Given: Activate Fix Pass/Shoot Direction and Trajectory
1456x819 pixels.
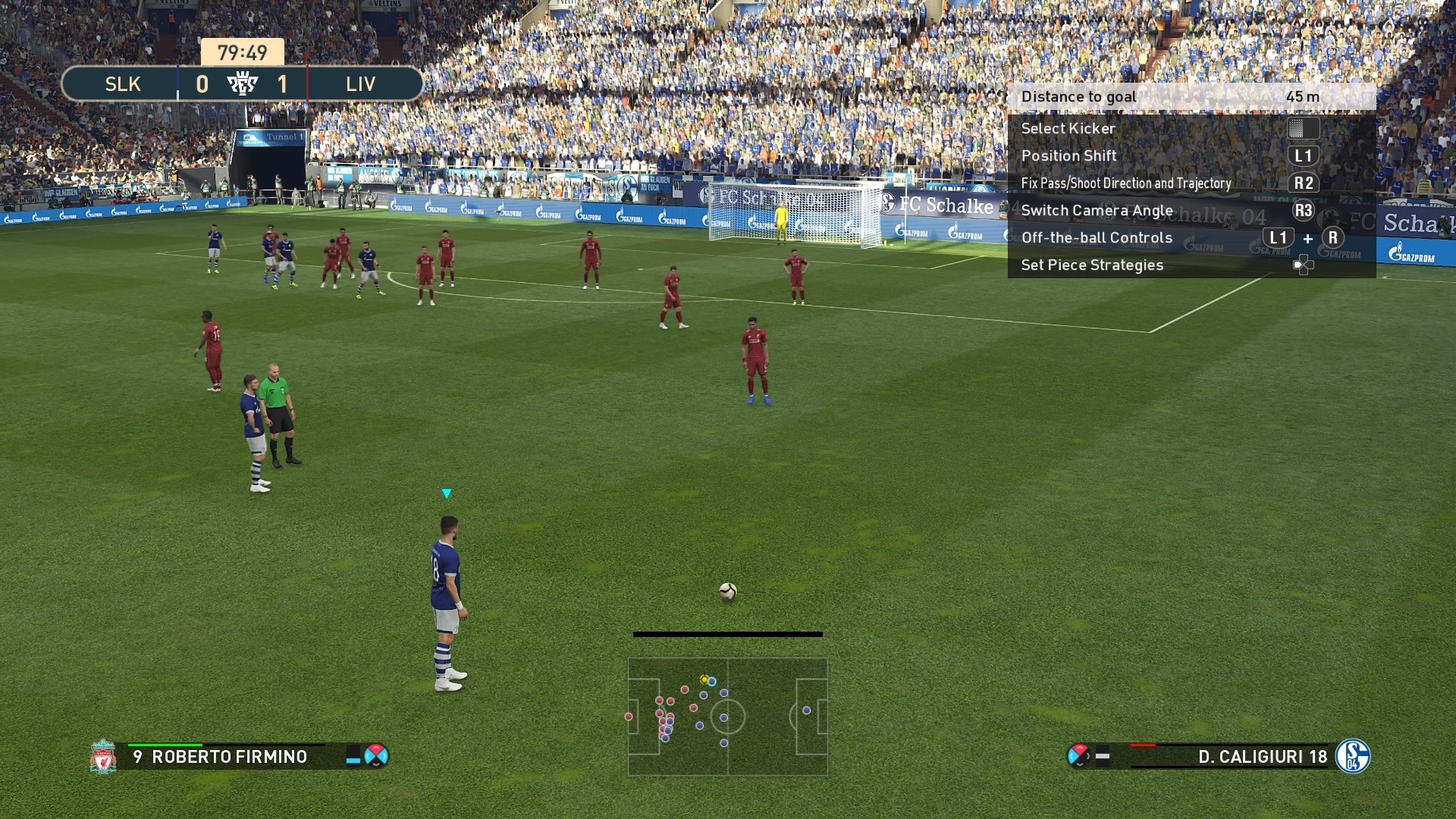Looking at the screenshot, I should pyautogui.click(x=1128, y=183).
